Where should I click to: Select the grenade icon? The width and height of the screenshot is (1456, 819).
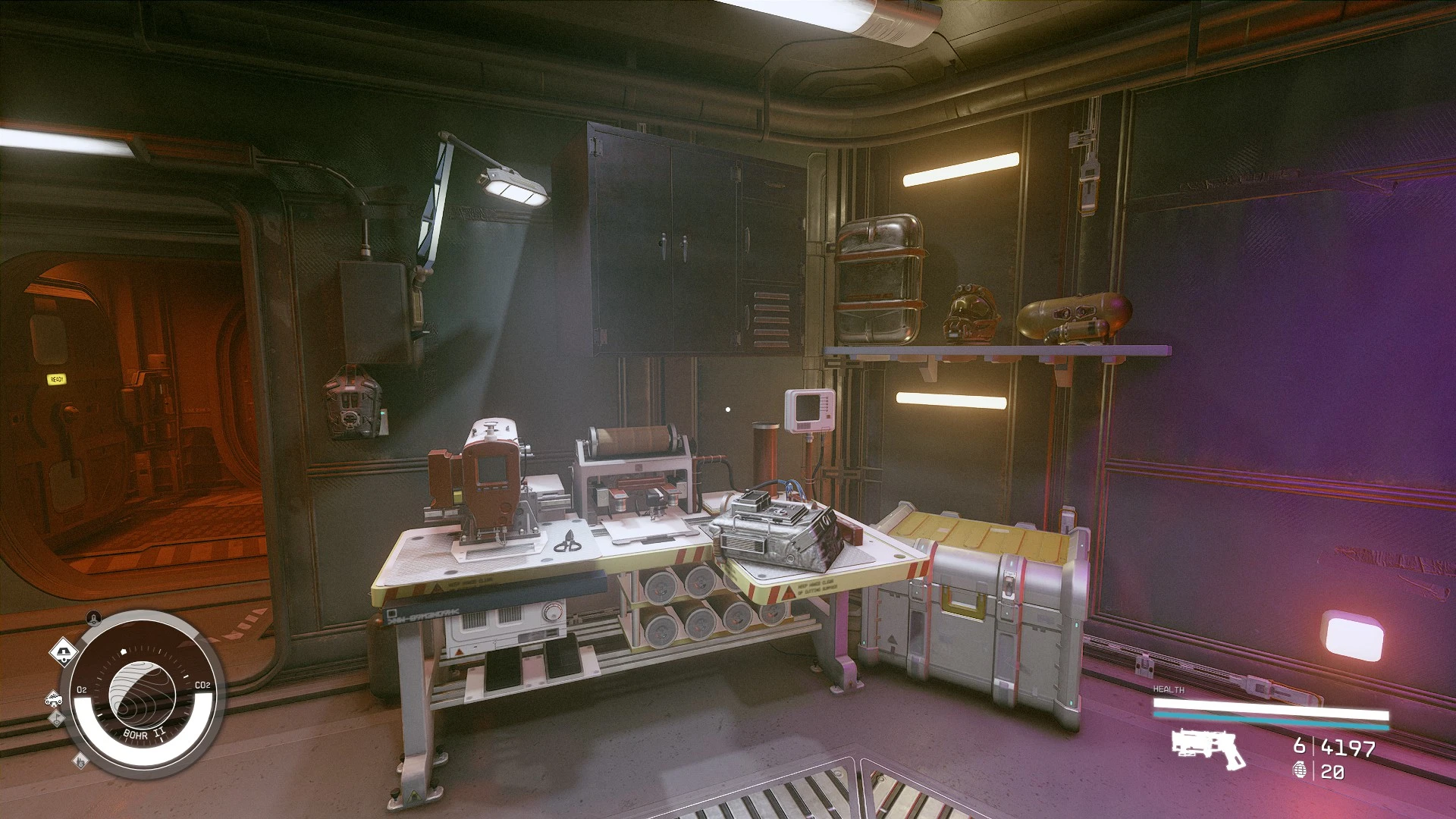pos(1301,771)
